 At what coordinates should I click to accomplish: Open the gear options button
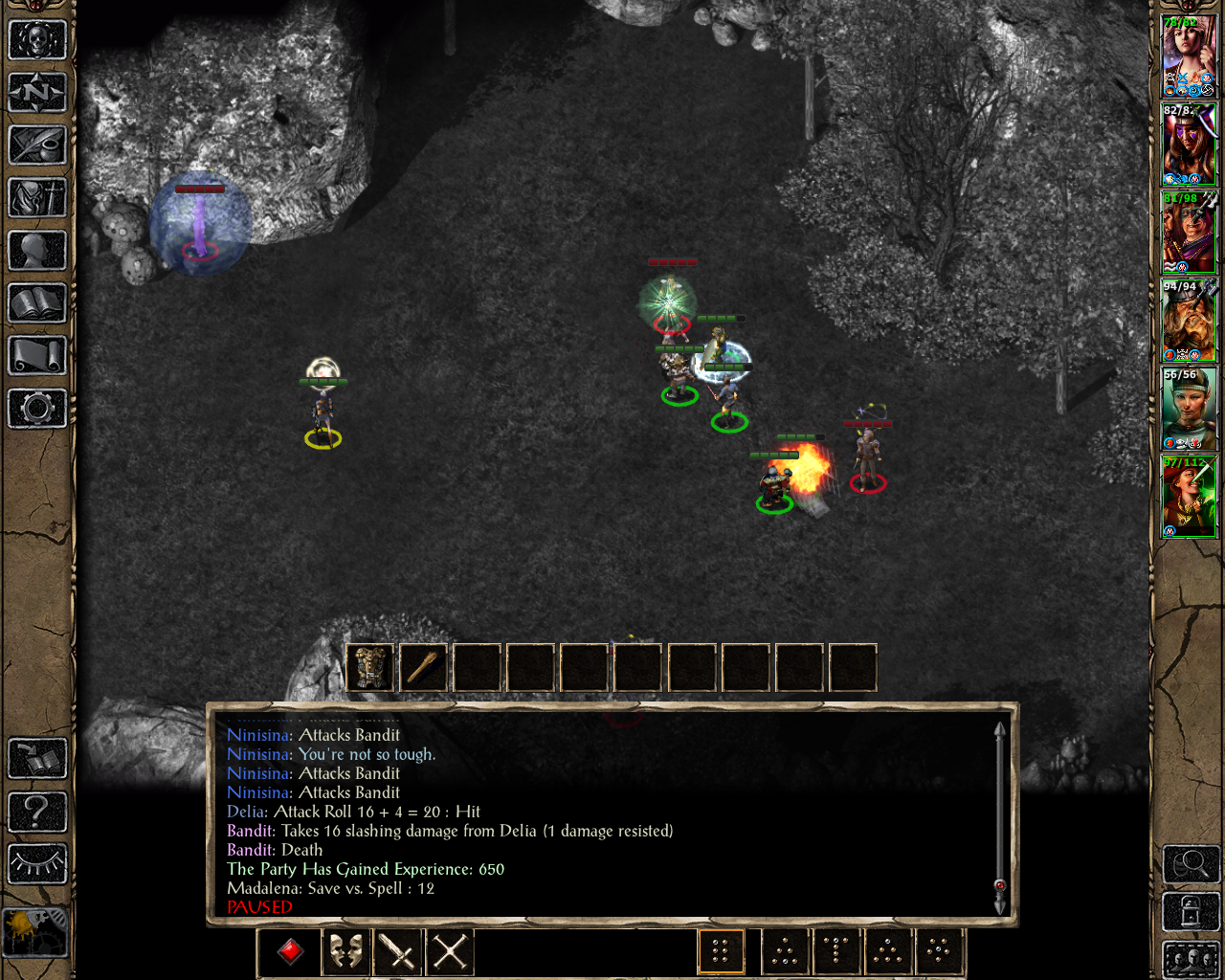pos(37,410)
